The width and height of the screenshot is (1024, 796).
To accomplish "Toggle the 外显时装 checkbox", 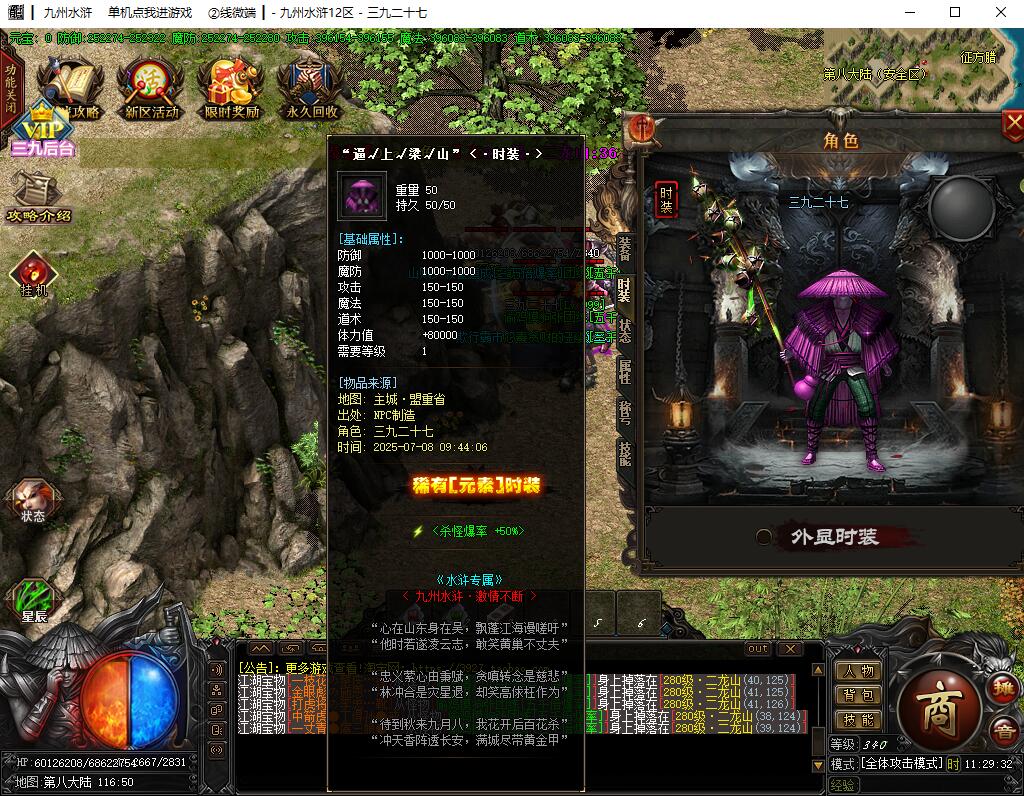I will click(764, 537).
